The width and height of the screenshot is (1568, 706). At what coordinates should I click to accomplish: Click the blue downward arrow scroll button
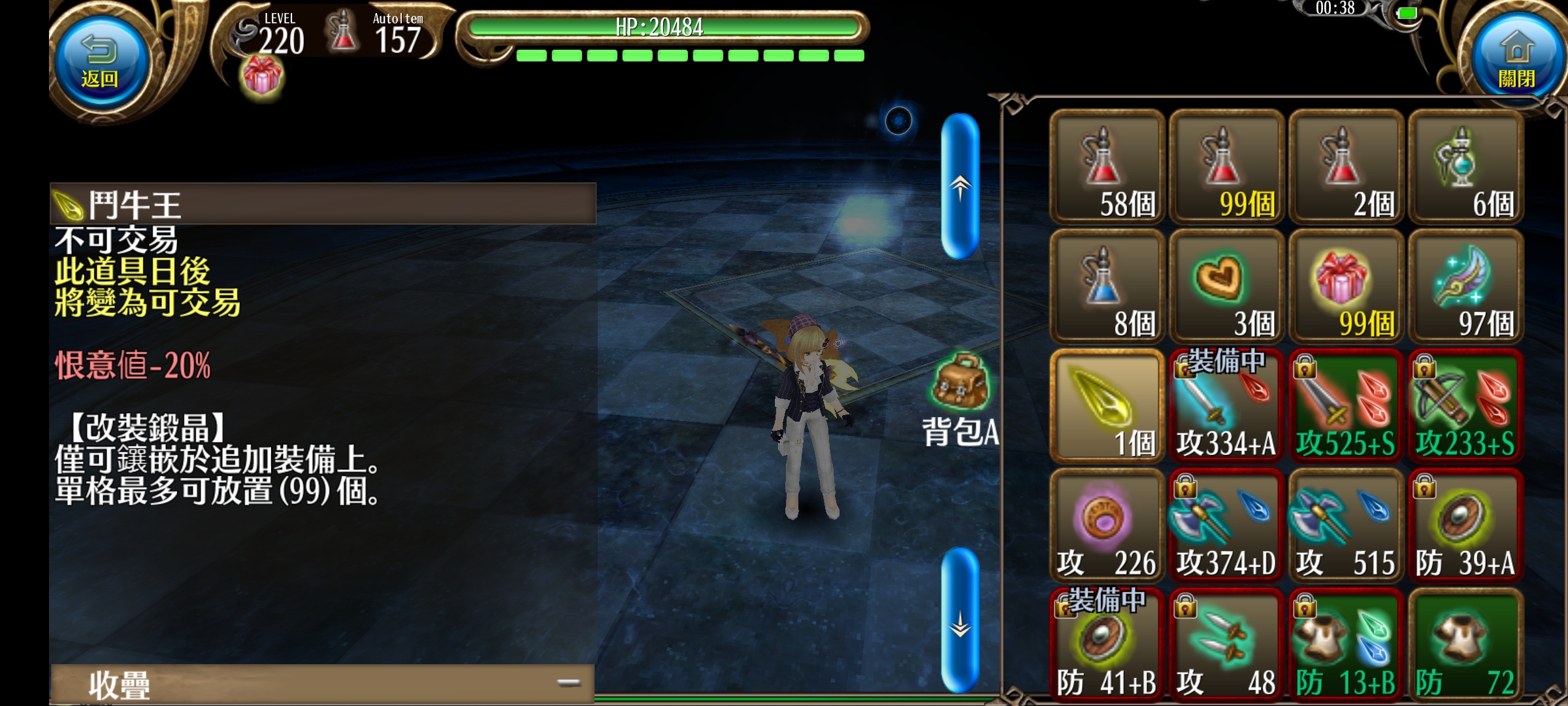960,620
